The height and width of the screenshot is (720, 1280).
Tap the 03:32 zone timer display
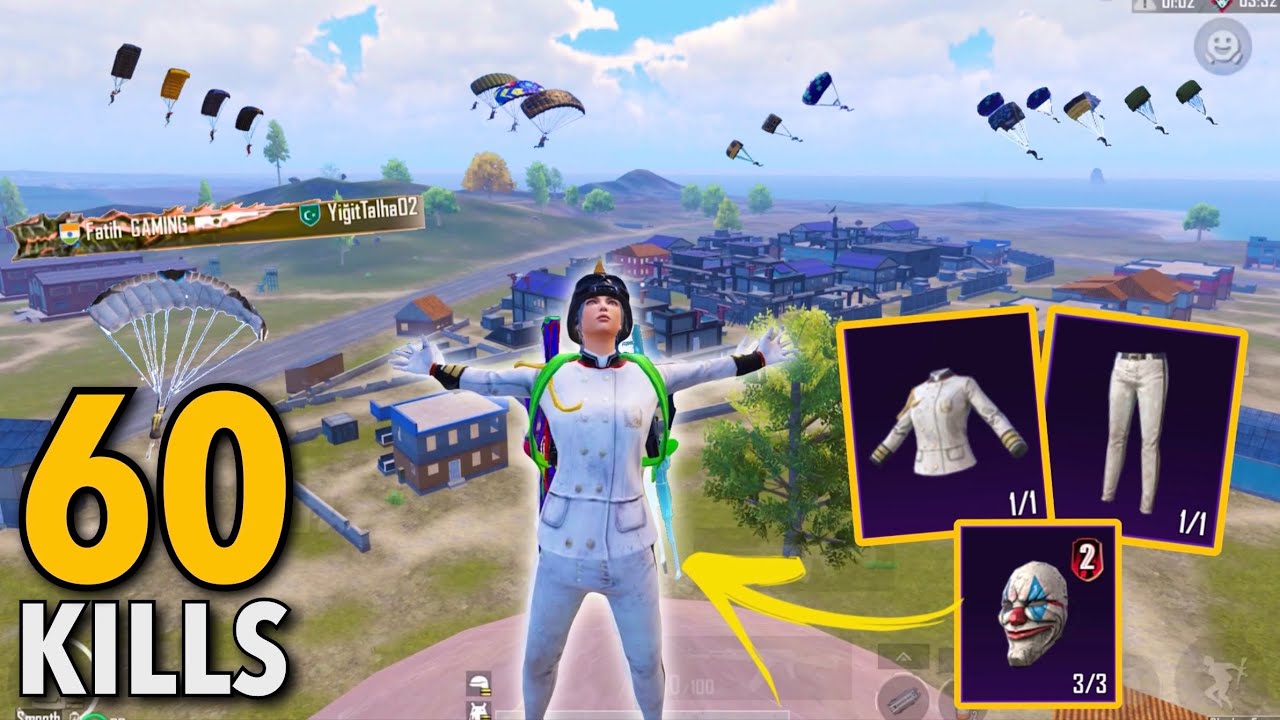tap(1260, 6)
